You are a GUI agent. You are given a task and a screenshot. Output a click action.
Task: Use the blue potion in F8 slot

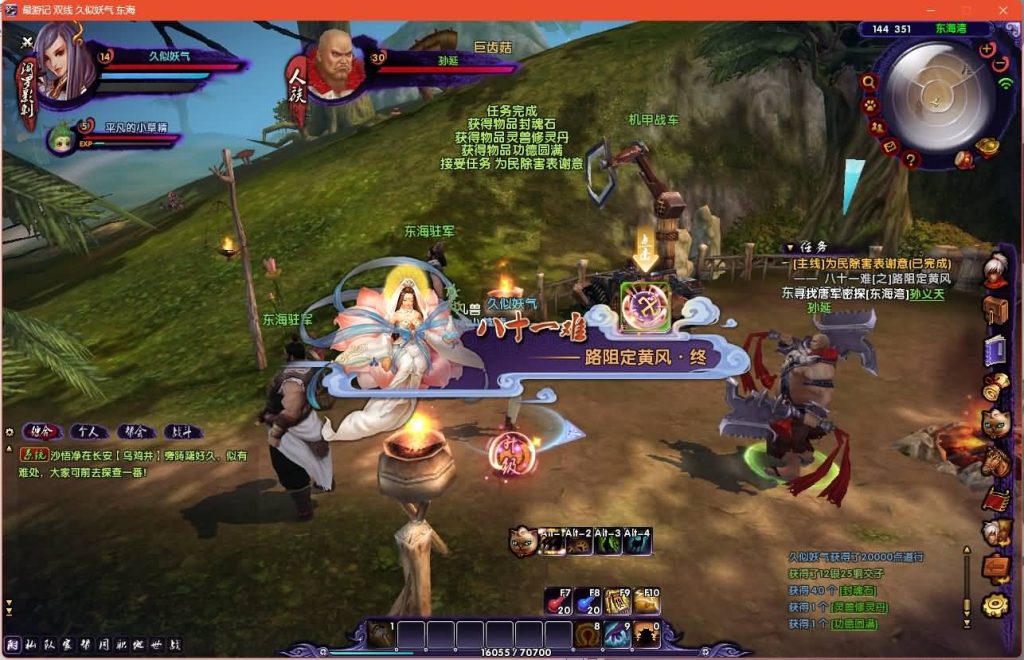587,601
